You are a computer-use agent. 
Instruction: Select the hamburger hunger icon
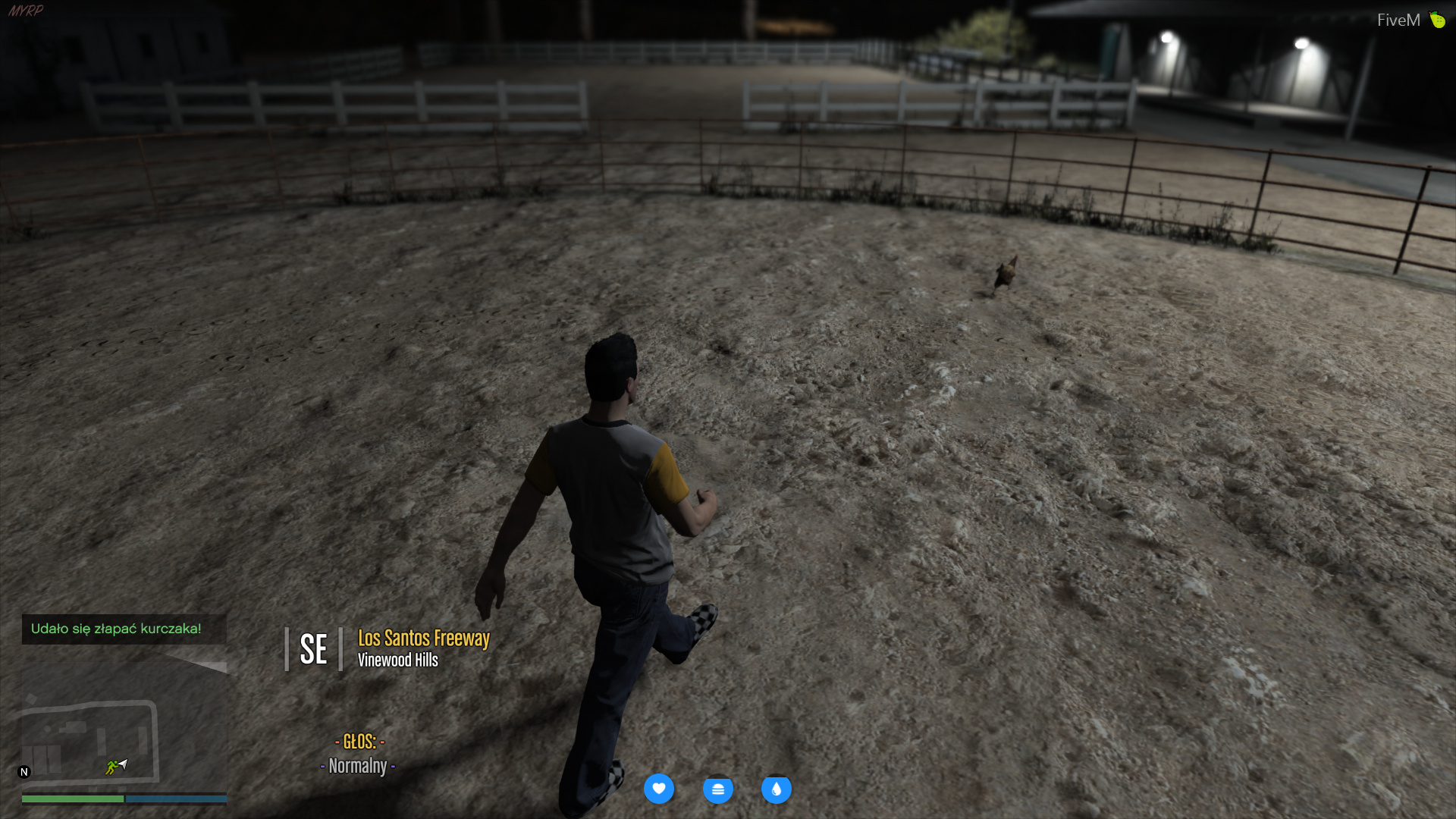(x=717, y=789)
